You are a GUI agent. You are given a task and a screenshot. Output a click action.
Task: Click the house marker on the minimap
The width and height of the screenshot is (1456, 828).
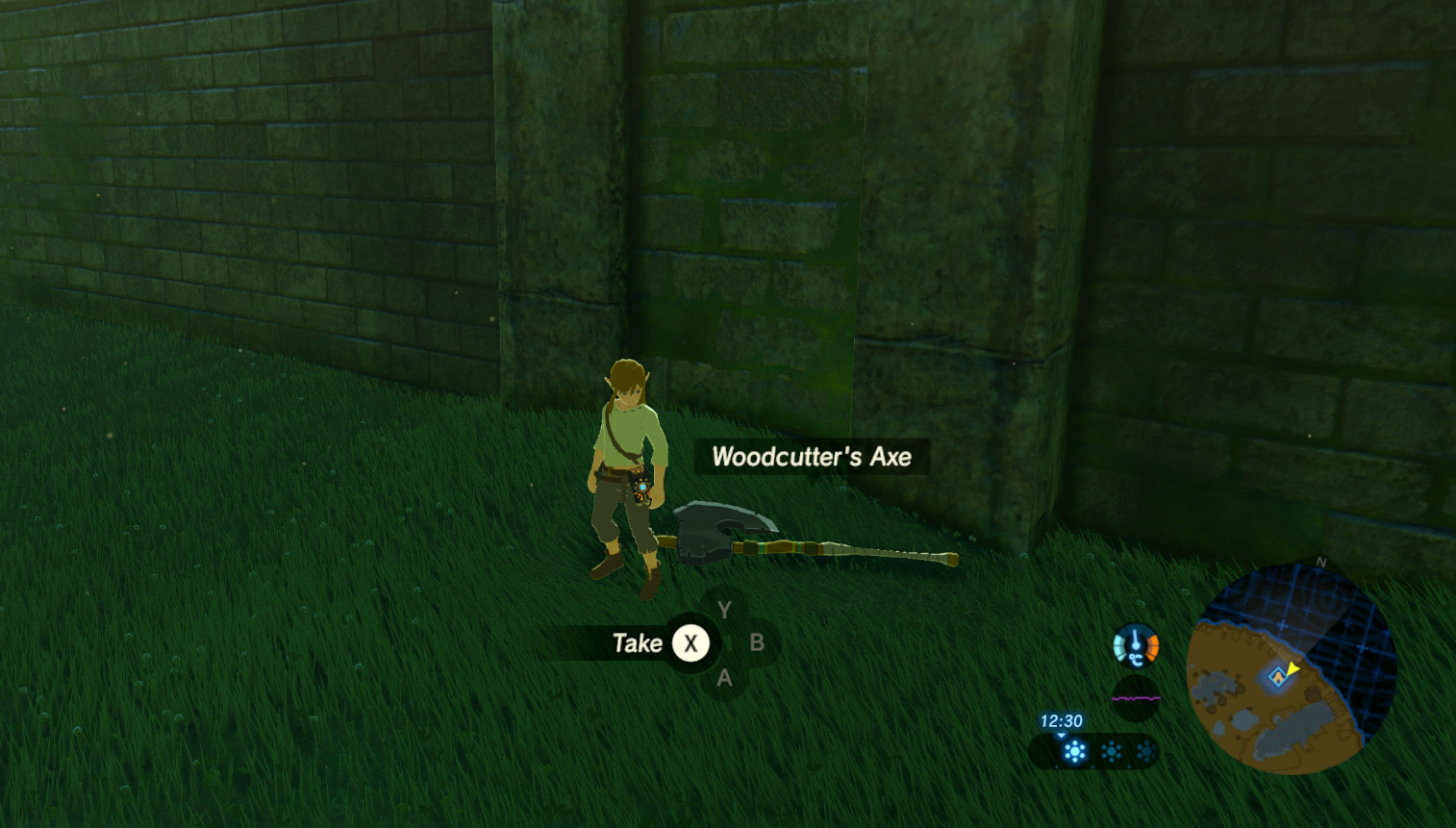click(x=1277, y=676)
